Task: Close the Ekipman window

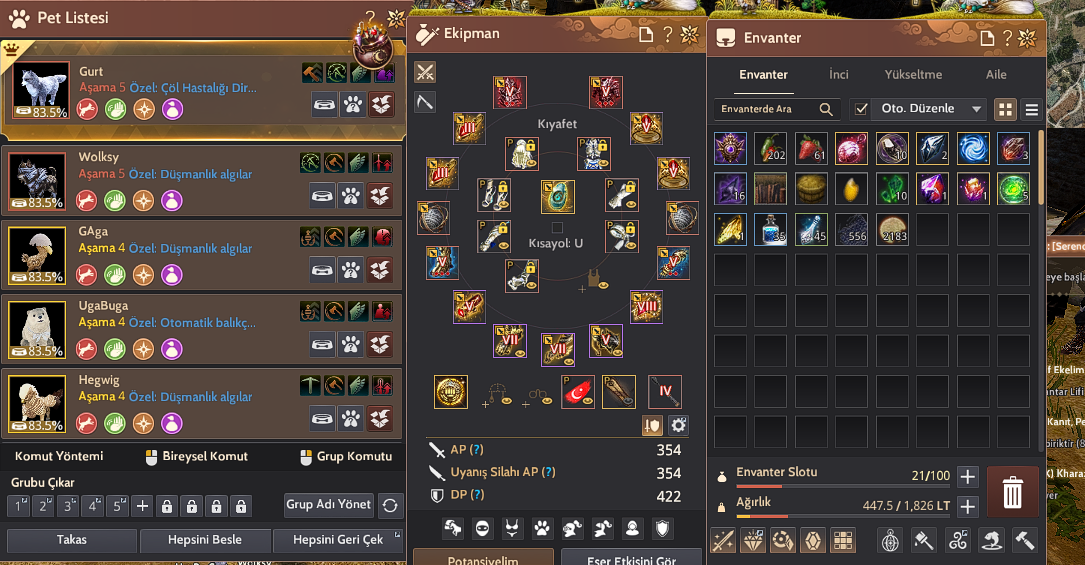Action: (689, 36)
